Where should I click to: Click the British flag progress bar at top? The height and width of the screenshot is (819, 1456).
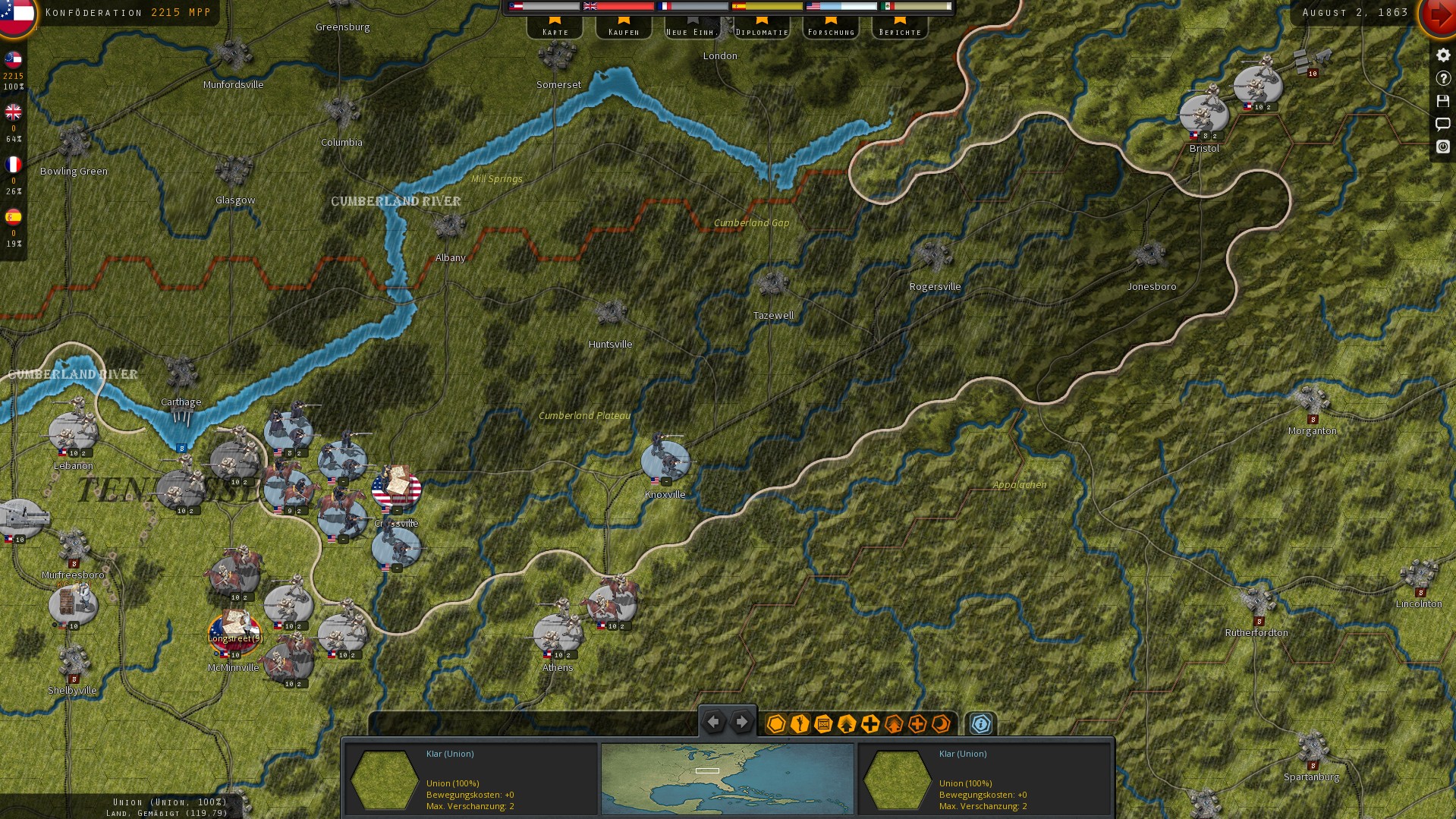click(x=617, y=6)
